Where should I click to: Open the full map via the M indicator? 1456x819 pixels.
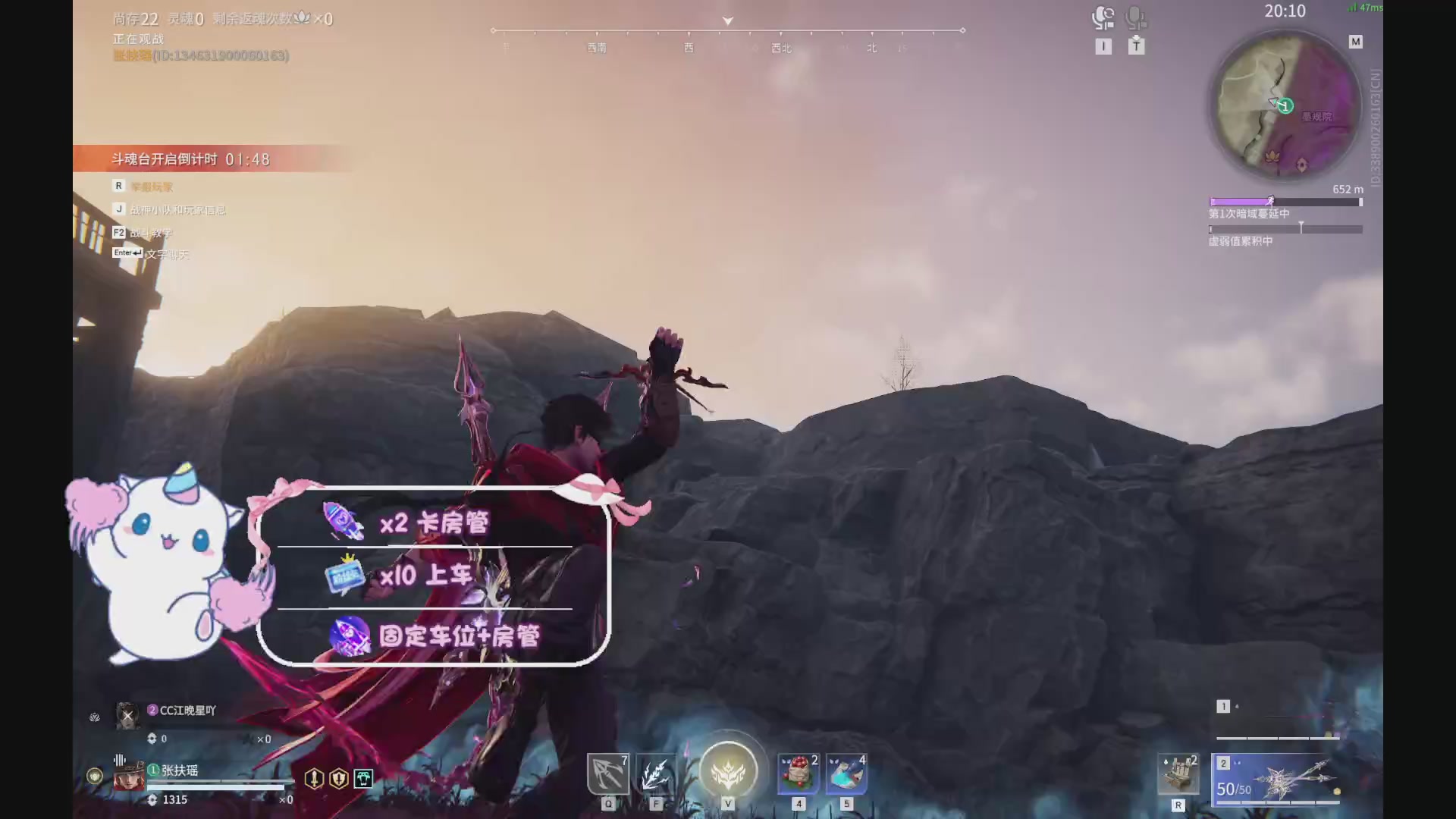click(x=1355, y=41)
